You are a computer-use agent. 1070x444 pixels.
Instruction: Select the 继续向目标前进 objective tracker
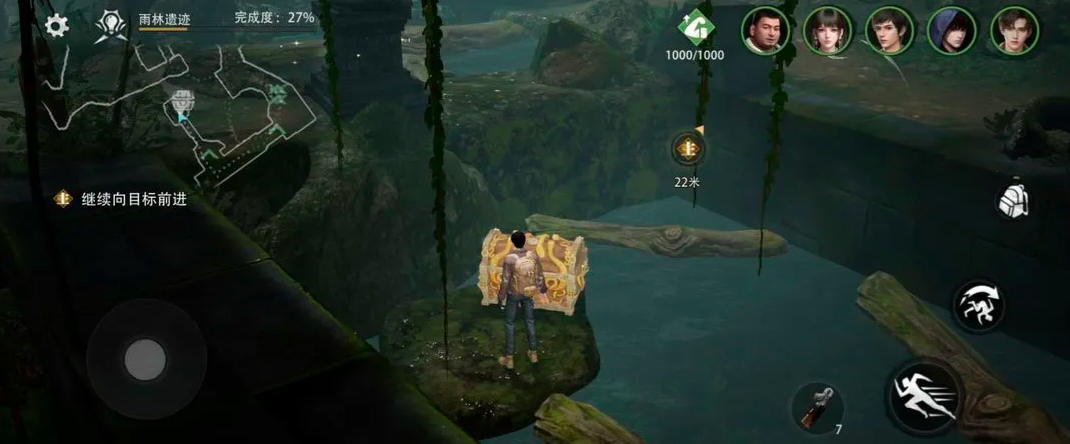click(x=122, y=199)
